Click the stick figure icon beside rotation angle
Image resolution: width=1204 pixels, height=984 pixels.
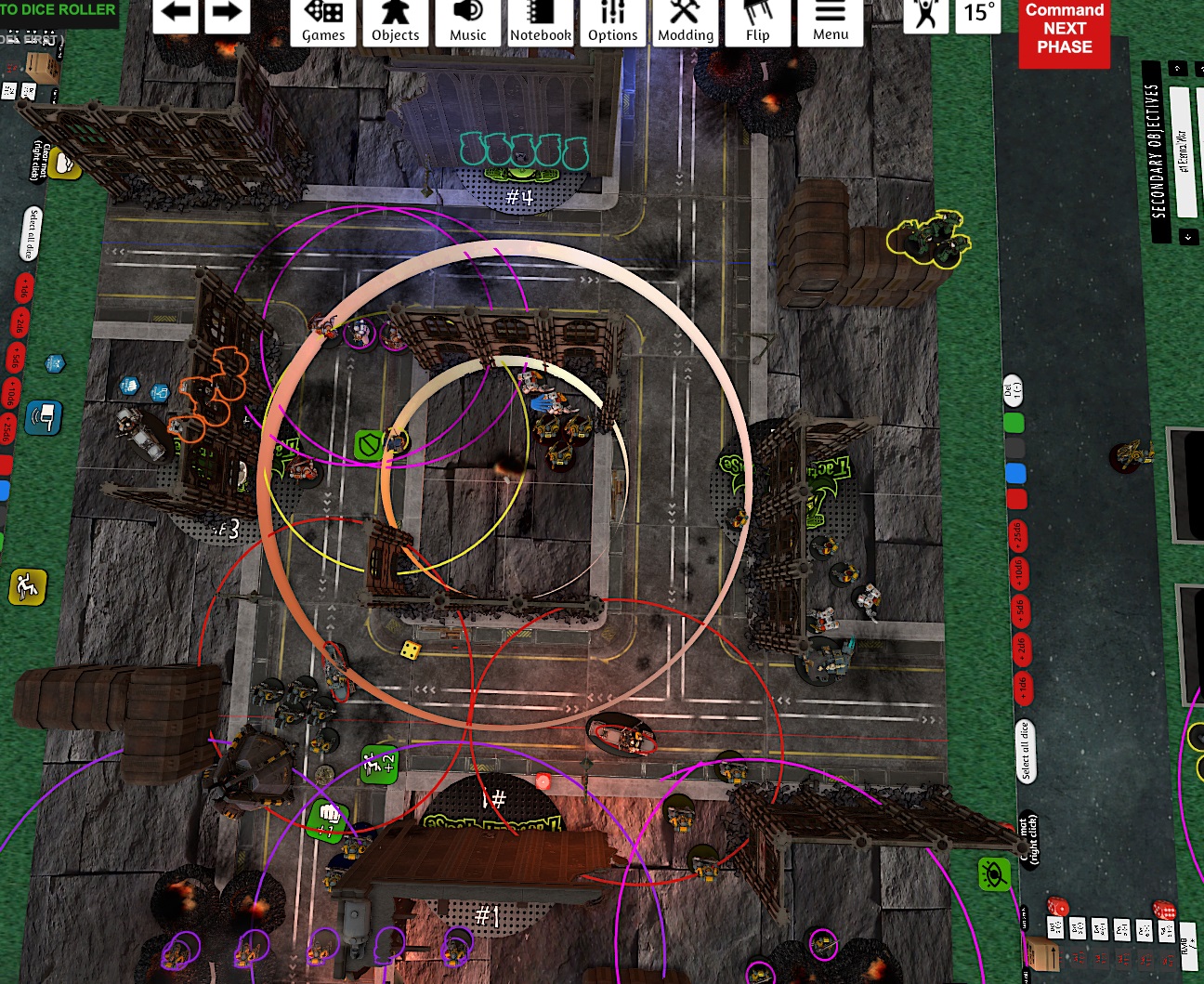926,14
